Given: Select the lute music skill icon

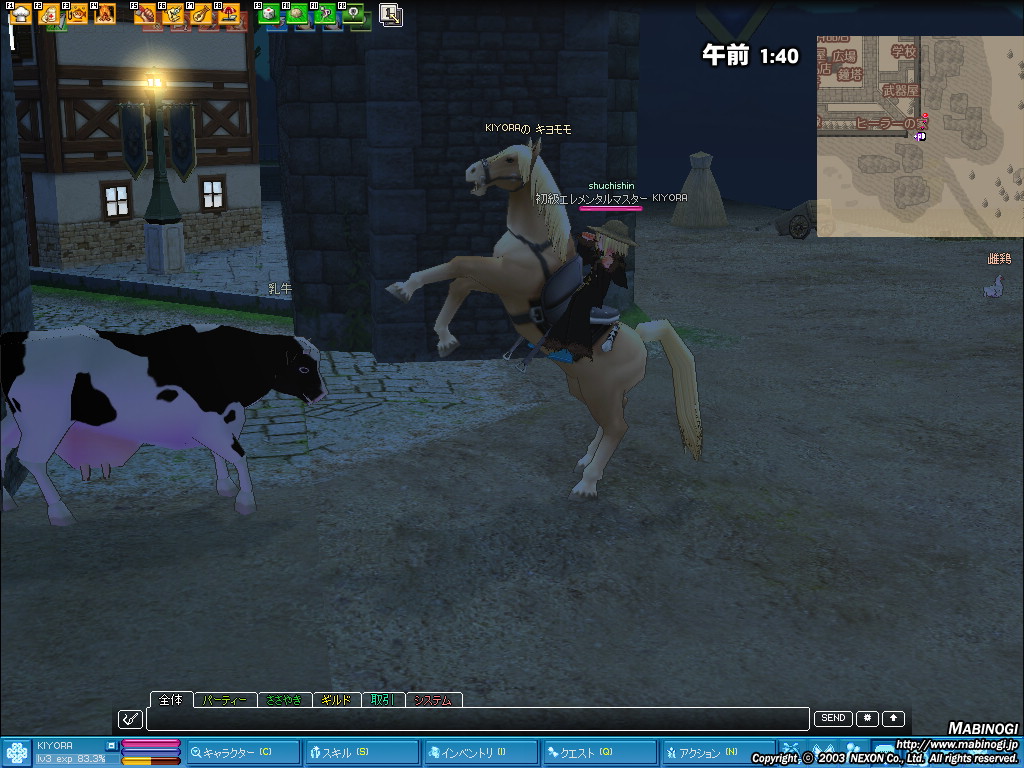Looking at the screenshot, I should 200,15.
